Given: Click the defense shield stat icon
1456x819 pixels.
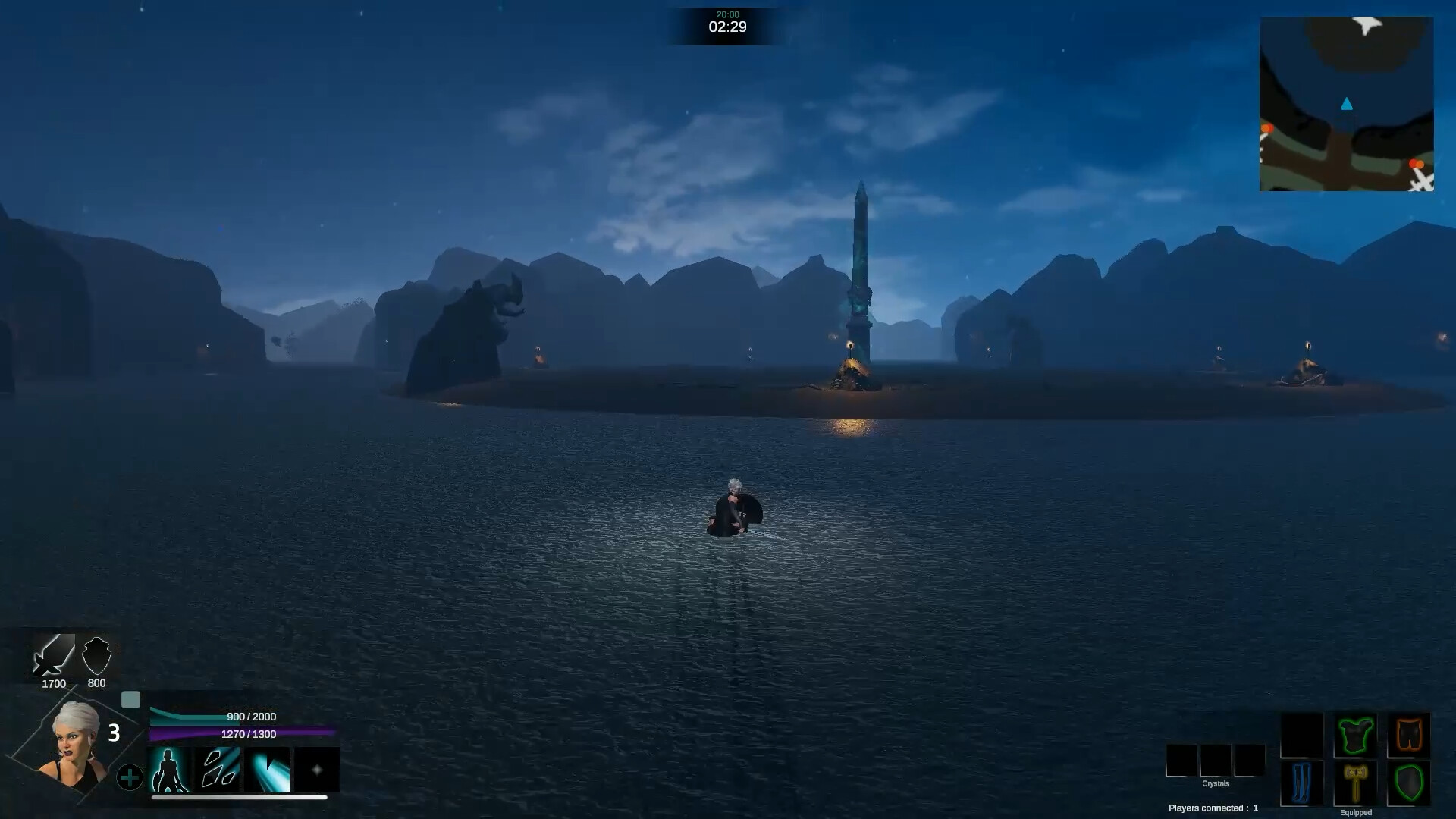Looking at the screenshot, I should (96, 655).
